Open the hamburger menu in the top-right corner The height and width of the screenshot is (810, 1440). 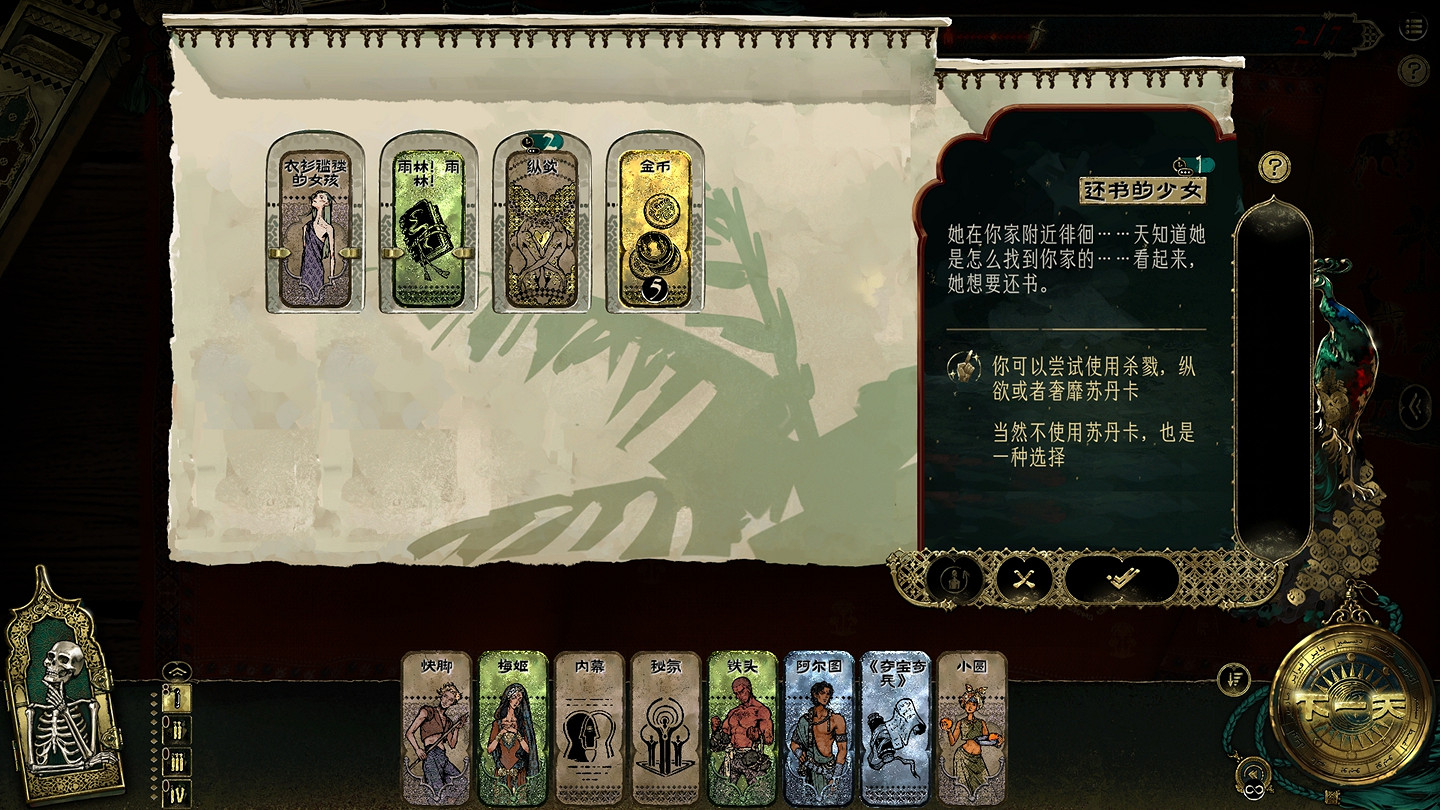click(1414, 27)
